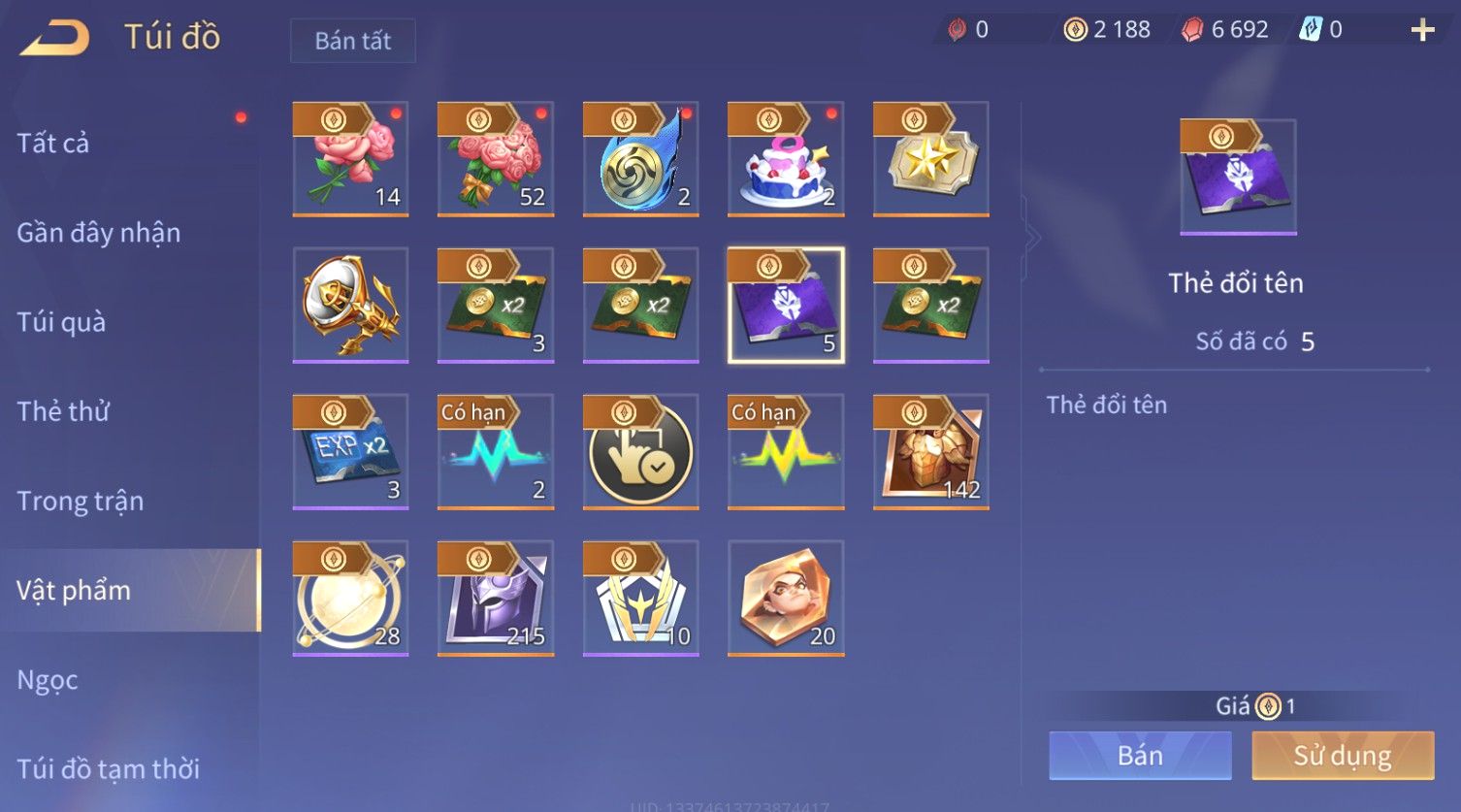Select the golden armor item with 142
The height and width of the screenshot is (812, 1461).
(x=930, y=452)
